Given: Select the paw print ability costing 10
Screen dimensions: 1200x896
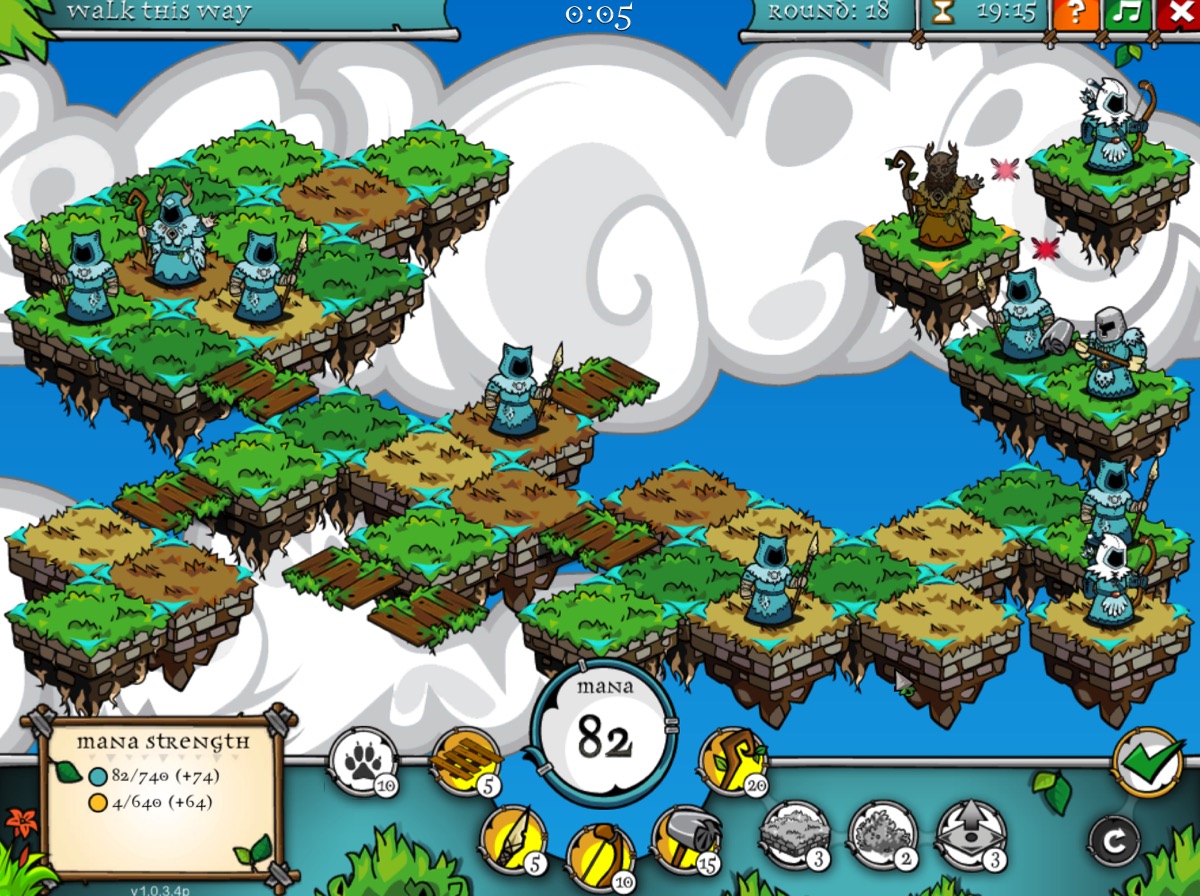Looking at the screenshot, I should pos(362,760).
